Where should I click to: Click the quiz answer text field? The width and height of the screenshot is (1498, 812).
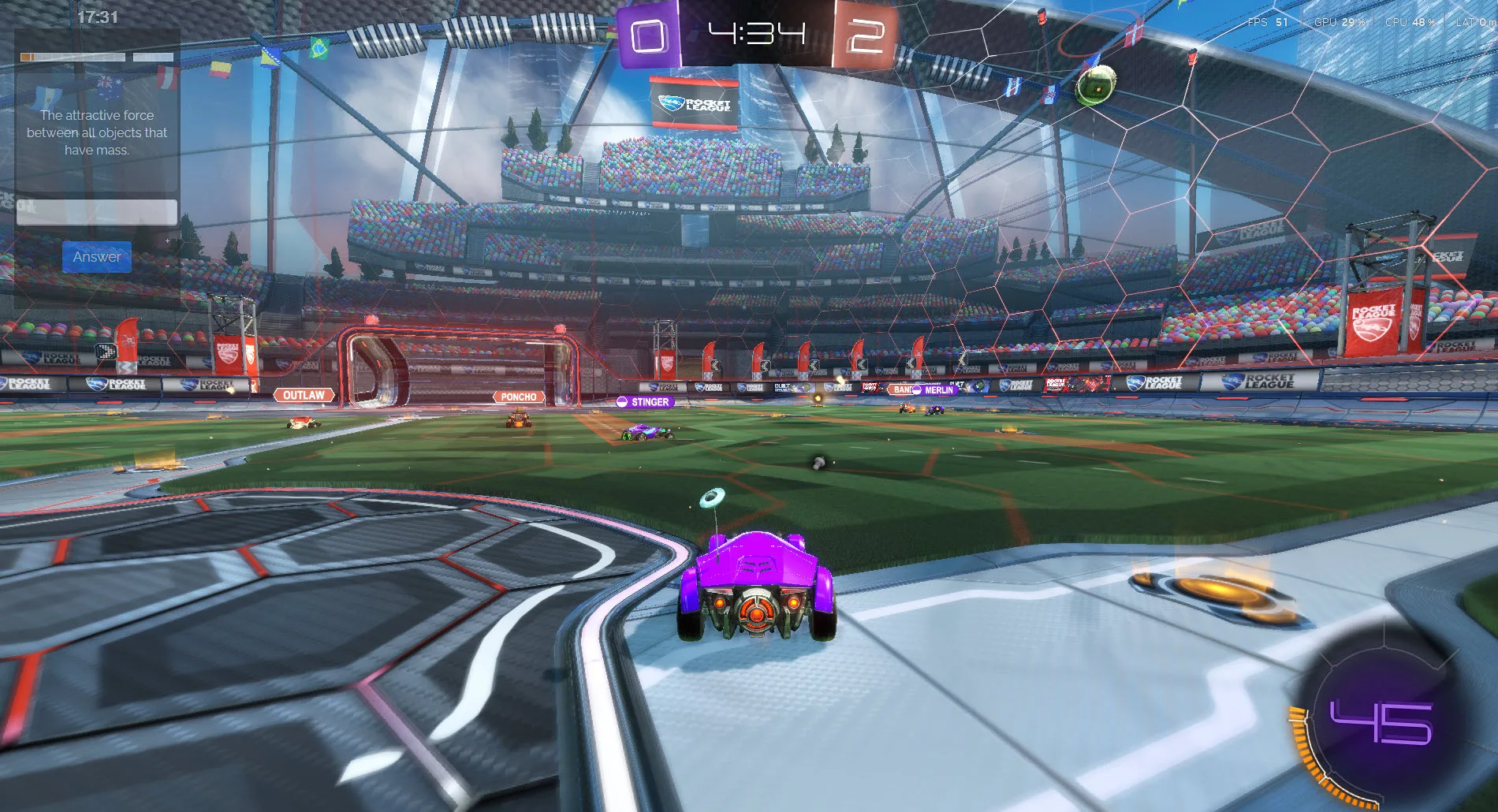point(97,212)
